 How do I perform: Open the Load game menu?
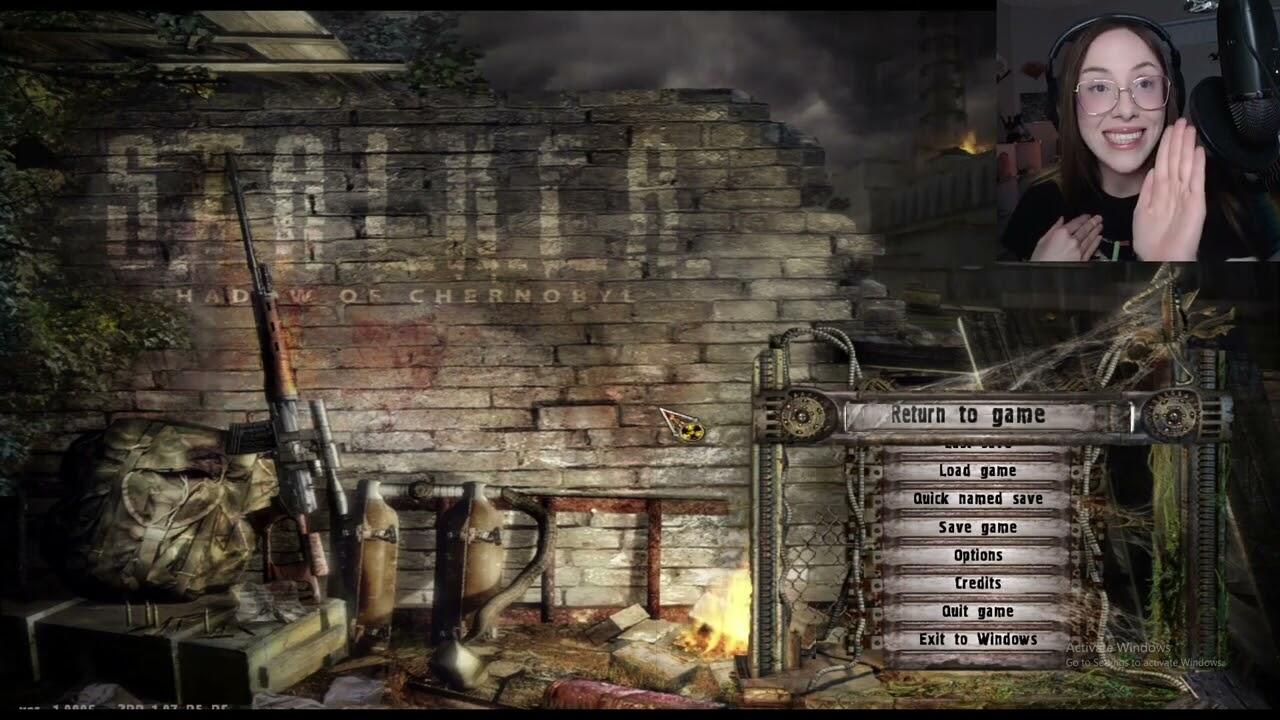(977, 471)
